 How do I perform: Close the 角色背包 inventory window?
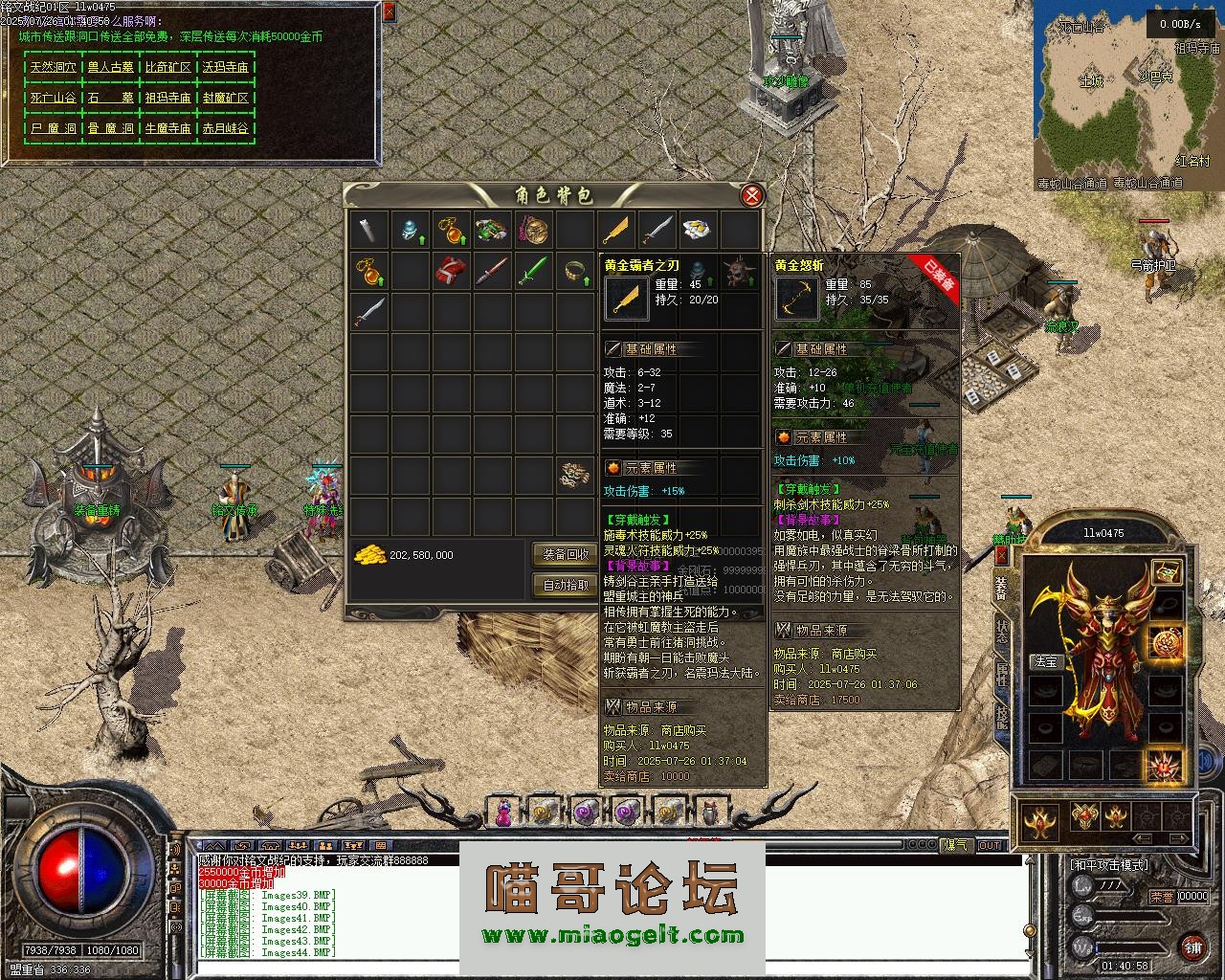coord(753,196)
